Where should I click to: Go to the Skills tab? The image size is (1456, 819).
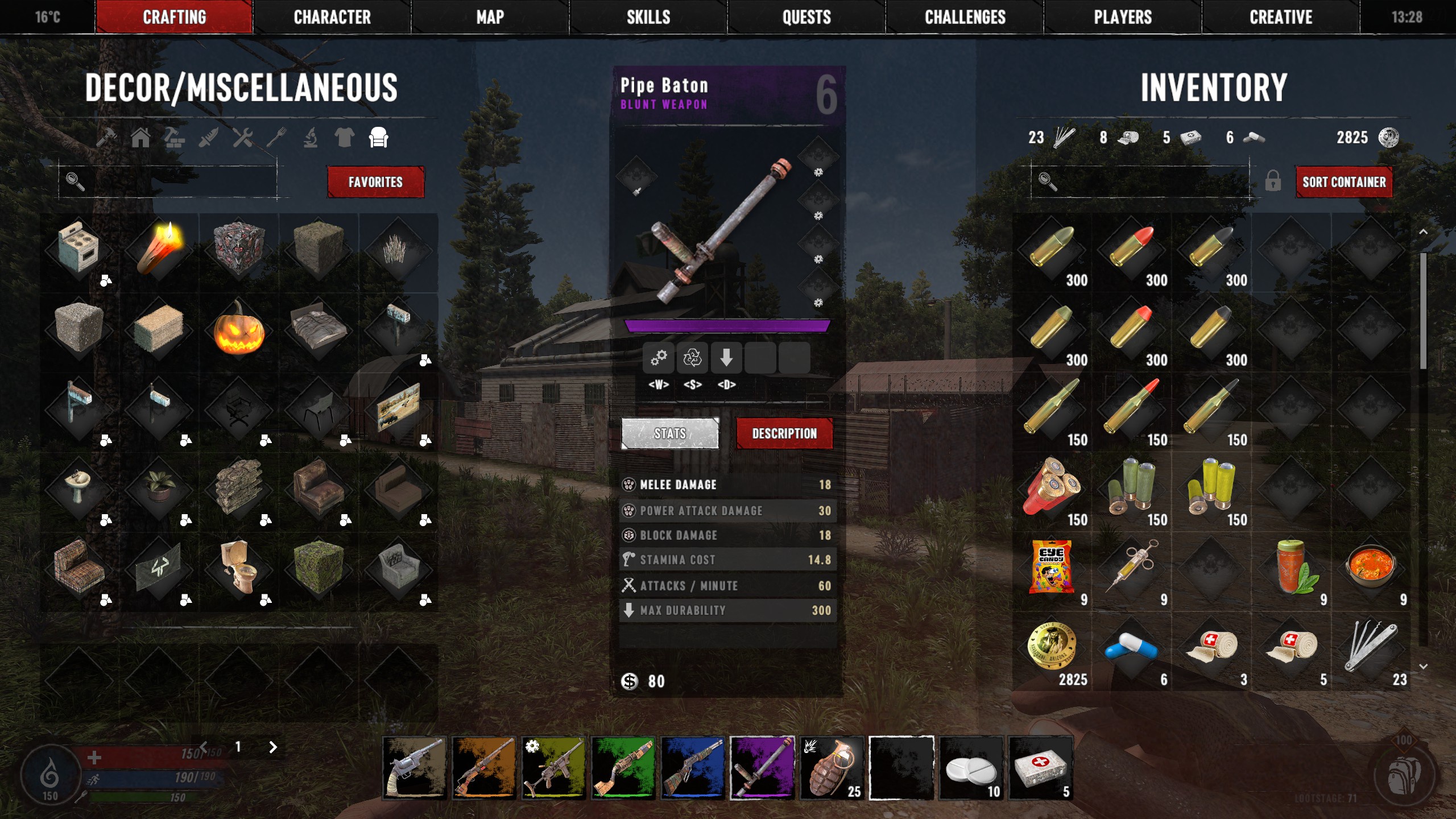648,17
